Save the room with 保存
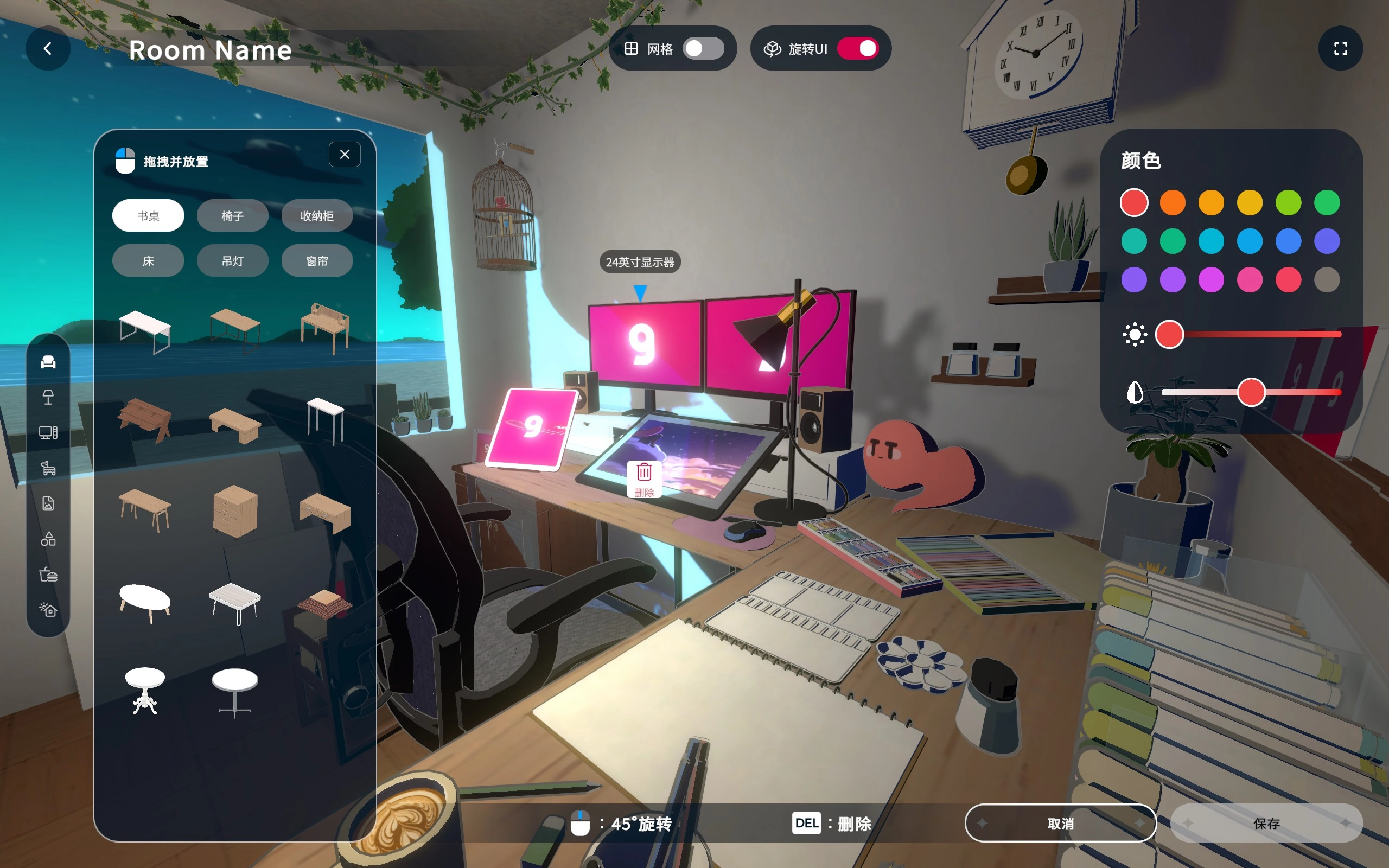This screenshot has height=868, width=1389. tap(1266, 823)
